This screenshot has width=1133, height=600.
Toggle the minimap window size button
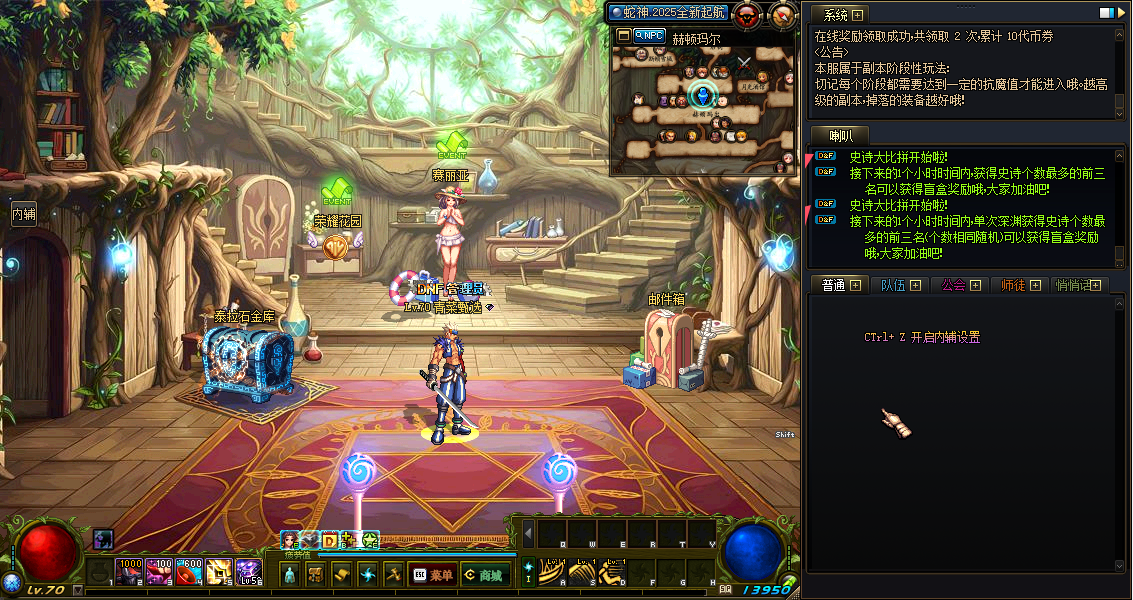pos(623,35)
